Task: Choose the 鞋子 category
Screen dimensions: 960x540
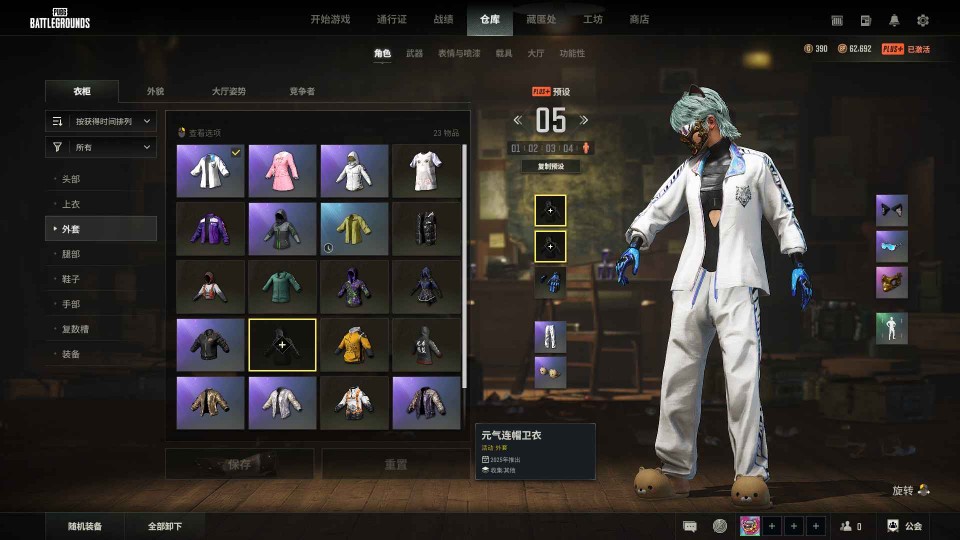Action: click(71, 279)
